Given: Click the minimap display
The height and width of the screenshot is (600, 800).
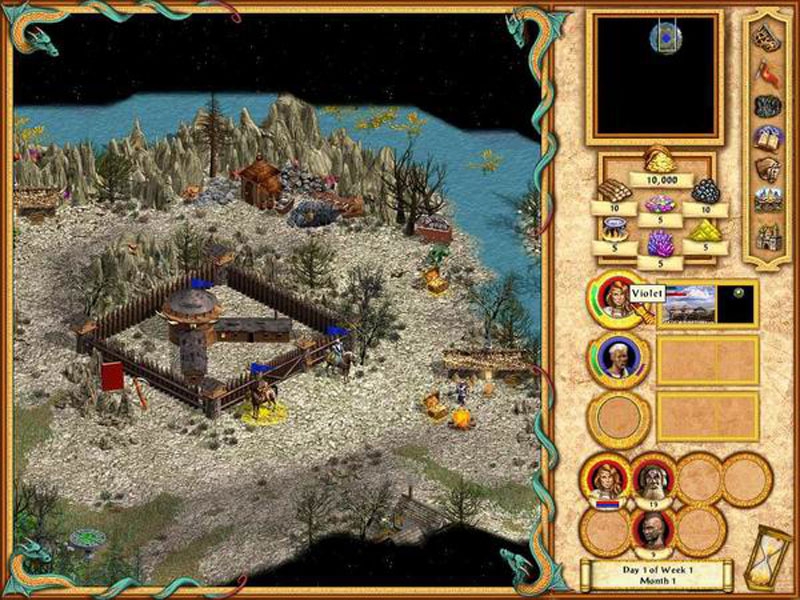Looking at the screenshot, I should point(654,77).
